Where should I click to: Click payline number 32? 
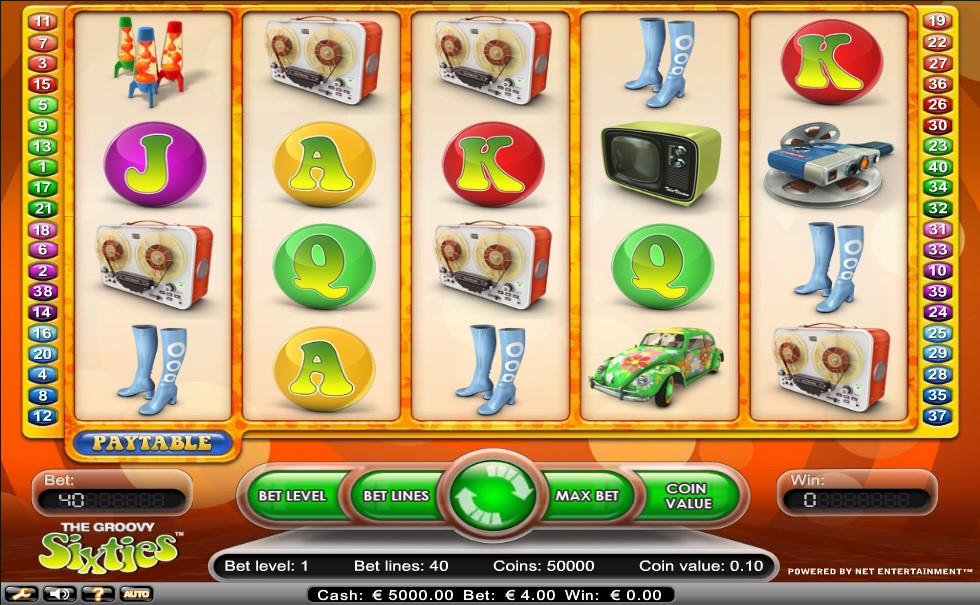pyautogui.click(x=936, y=208)
